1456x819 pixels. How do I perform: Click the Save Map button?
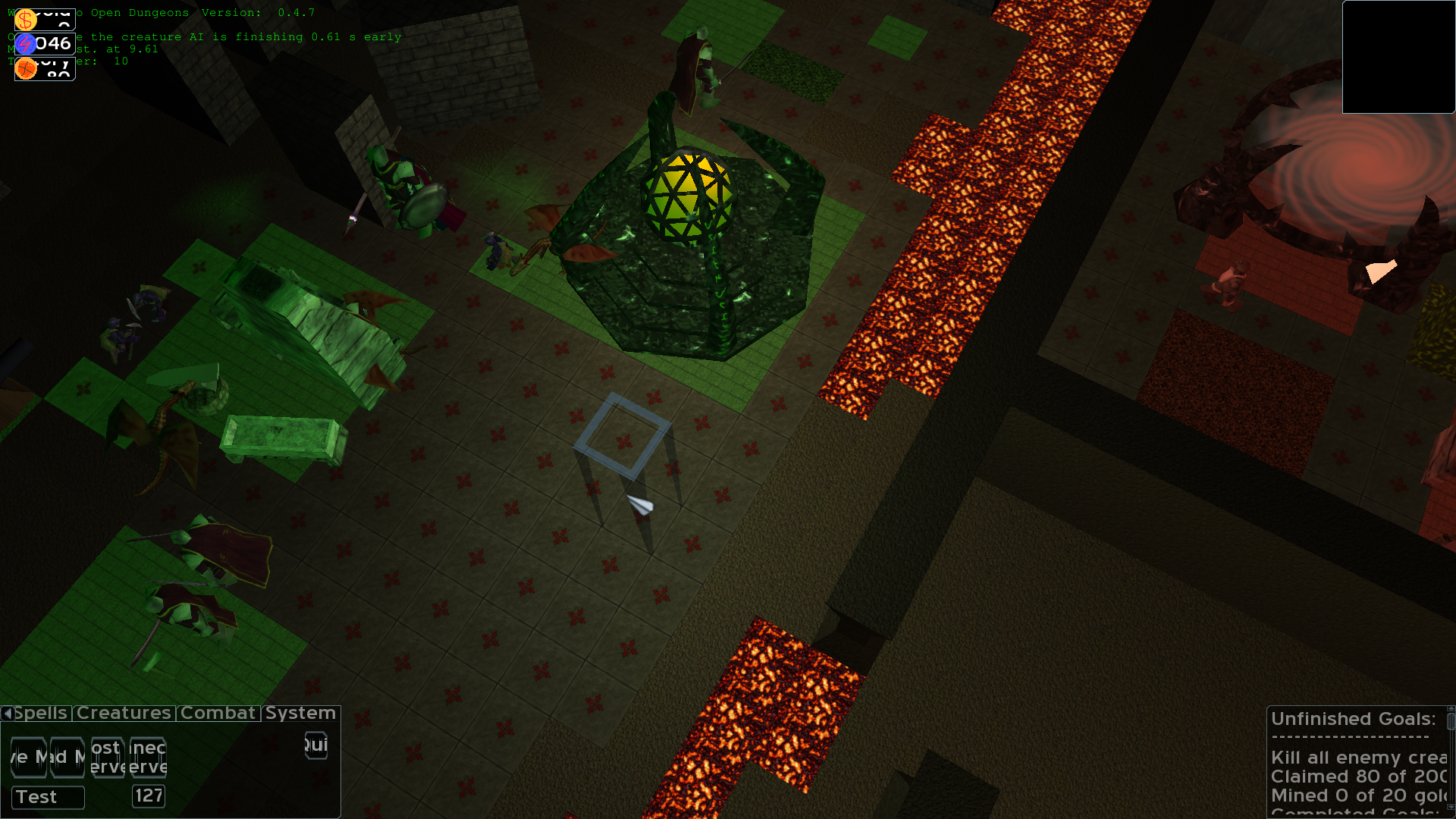(28, 757)
